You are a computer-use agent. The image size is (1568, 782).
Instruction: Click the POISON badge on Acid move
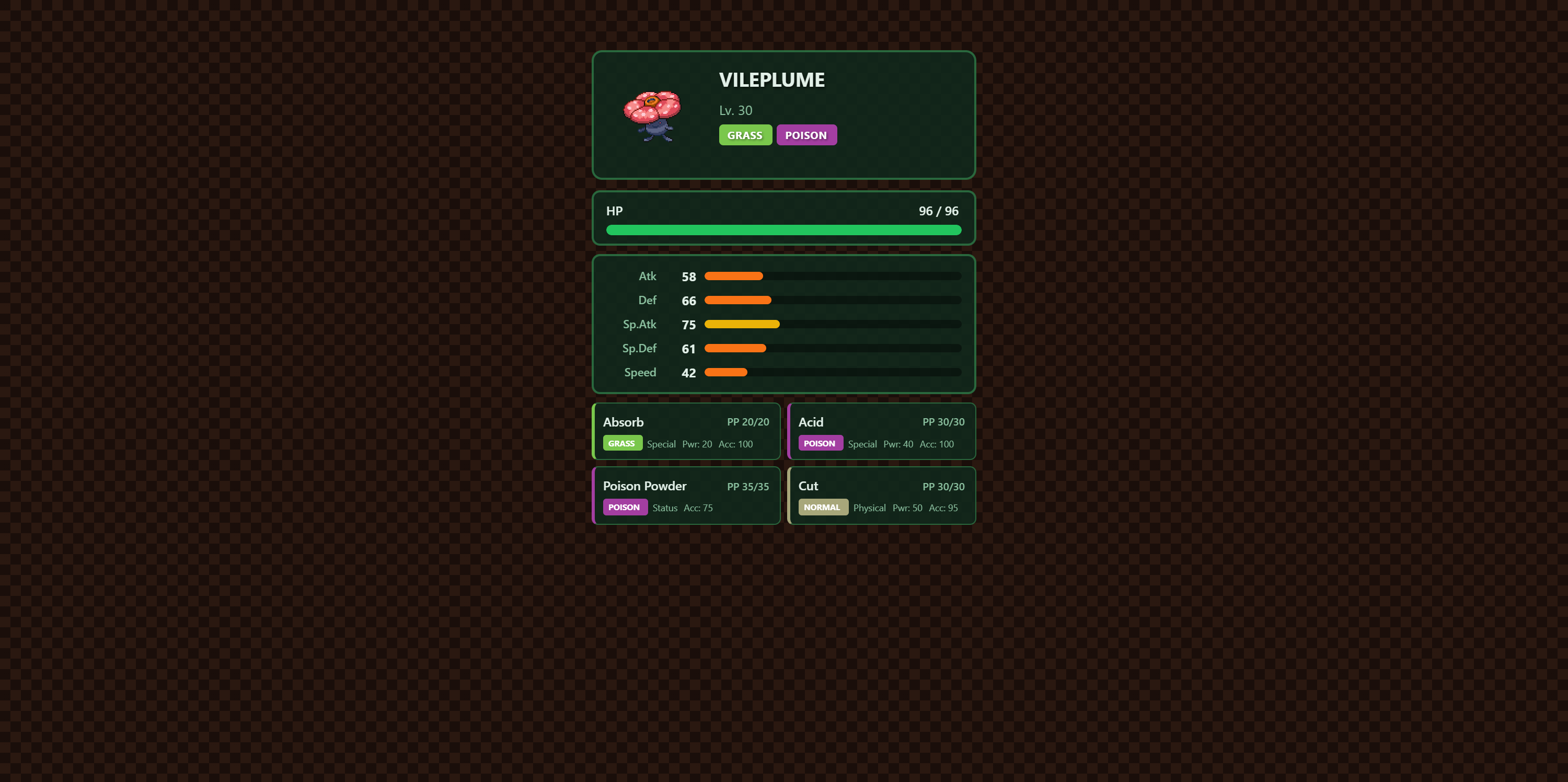[820, 443]
